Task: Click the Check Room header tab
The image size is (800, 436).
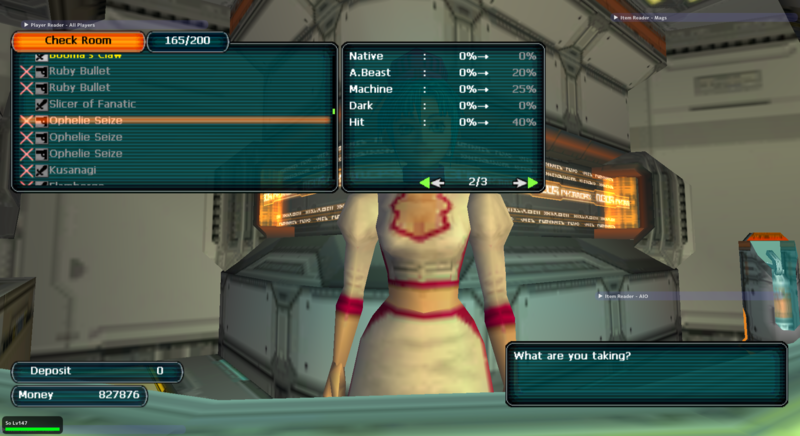Action: click(76, 40)
